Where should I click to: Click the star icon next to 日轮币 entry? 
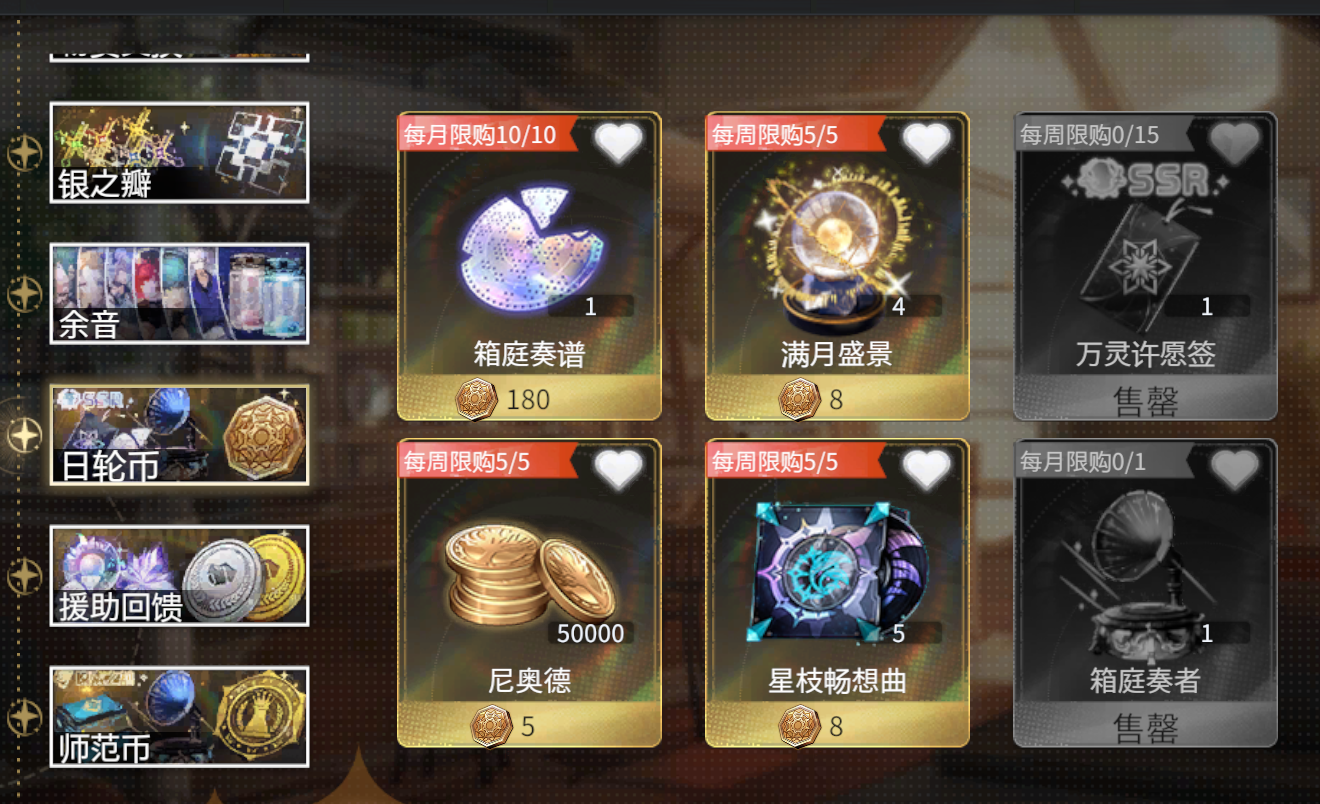tap(22, 434)
